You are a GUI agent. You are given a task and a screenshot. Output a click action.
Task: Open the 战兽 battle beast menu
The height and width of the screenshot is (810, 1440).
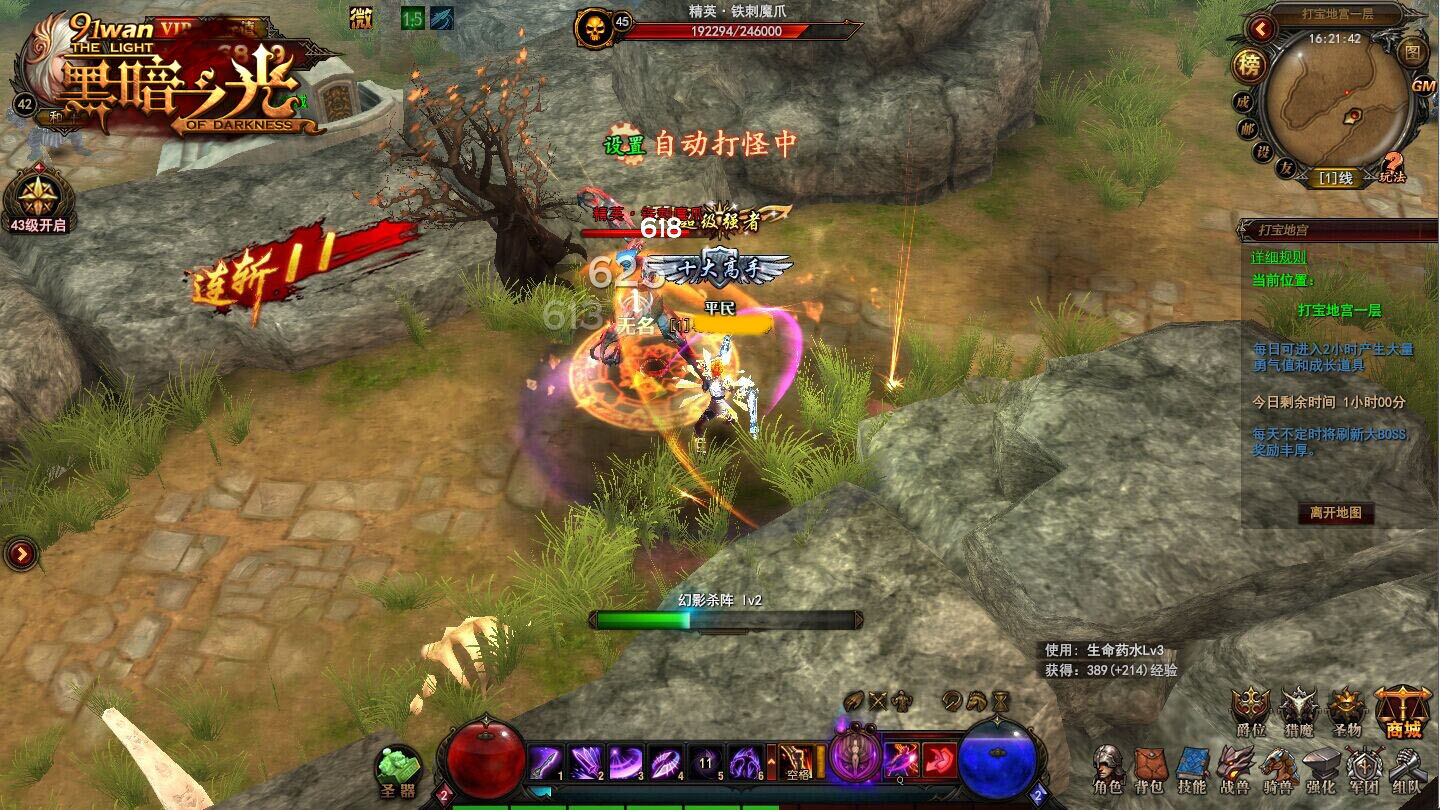click(1235, 767)
